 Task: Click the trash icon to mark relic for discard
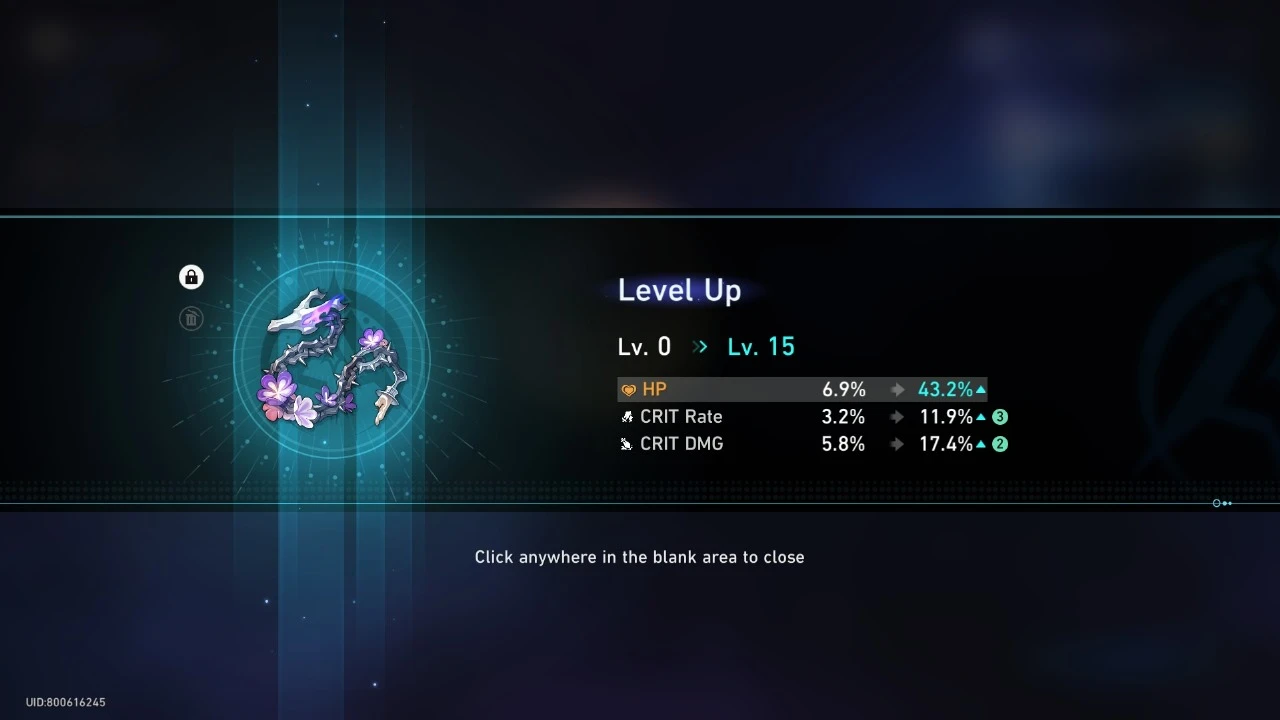[x=191, y=319]
